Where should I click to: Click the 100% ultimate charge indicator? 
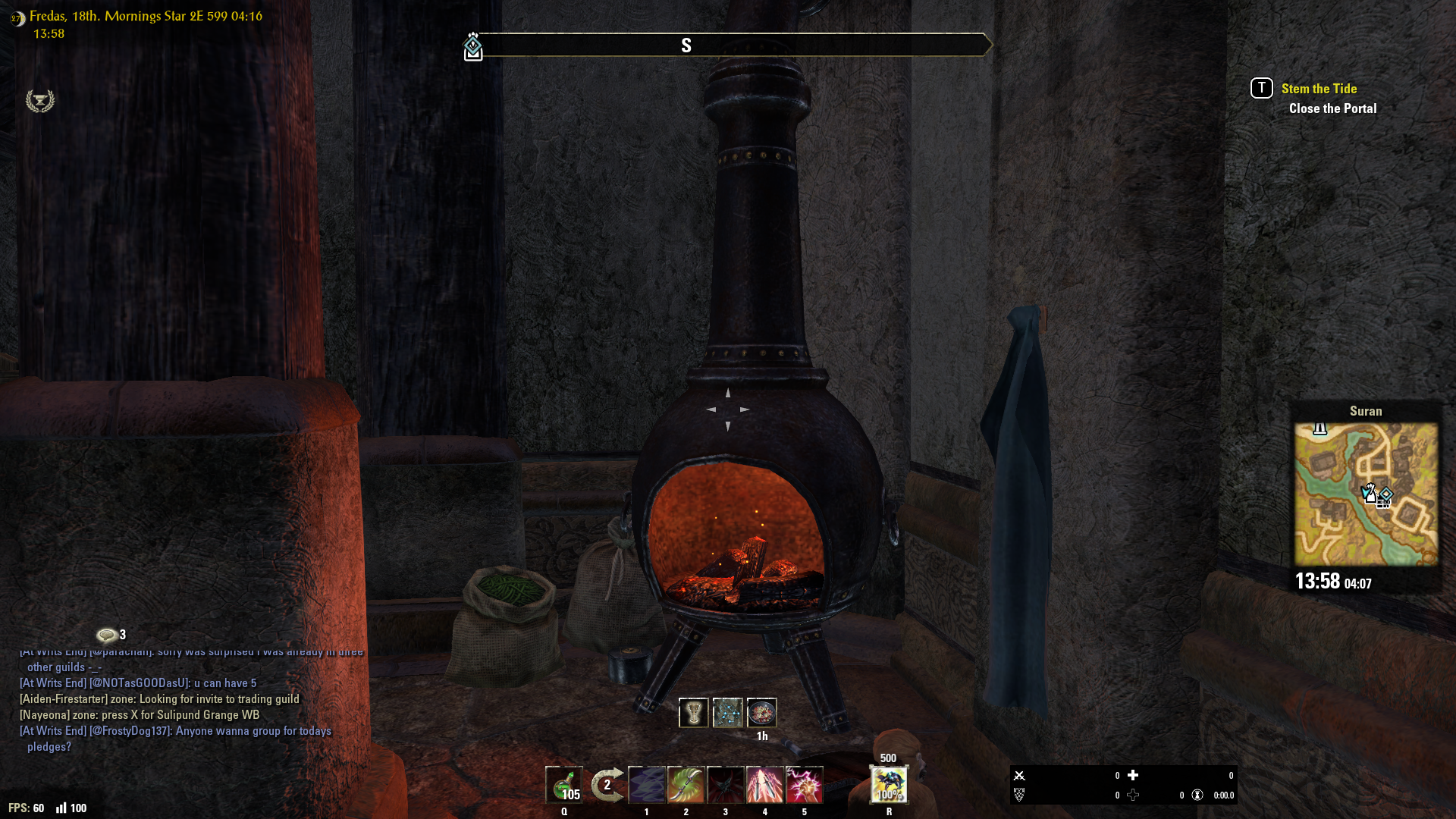(889, 796)
